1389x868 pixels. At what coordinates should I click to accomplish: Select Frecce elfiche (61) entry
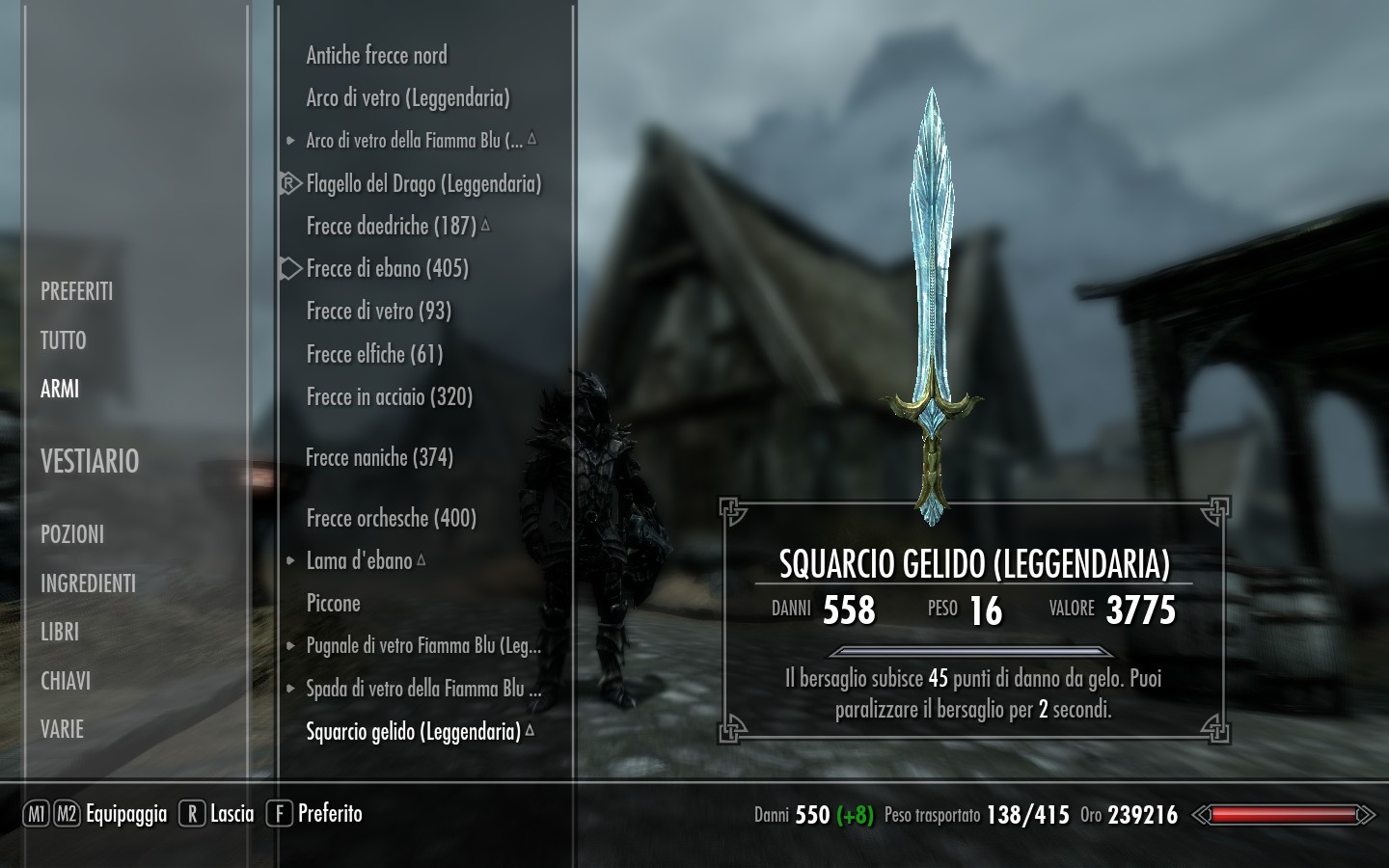click(374, 354)
